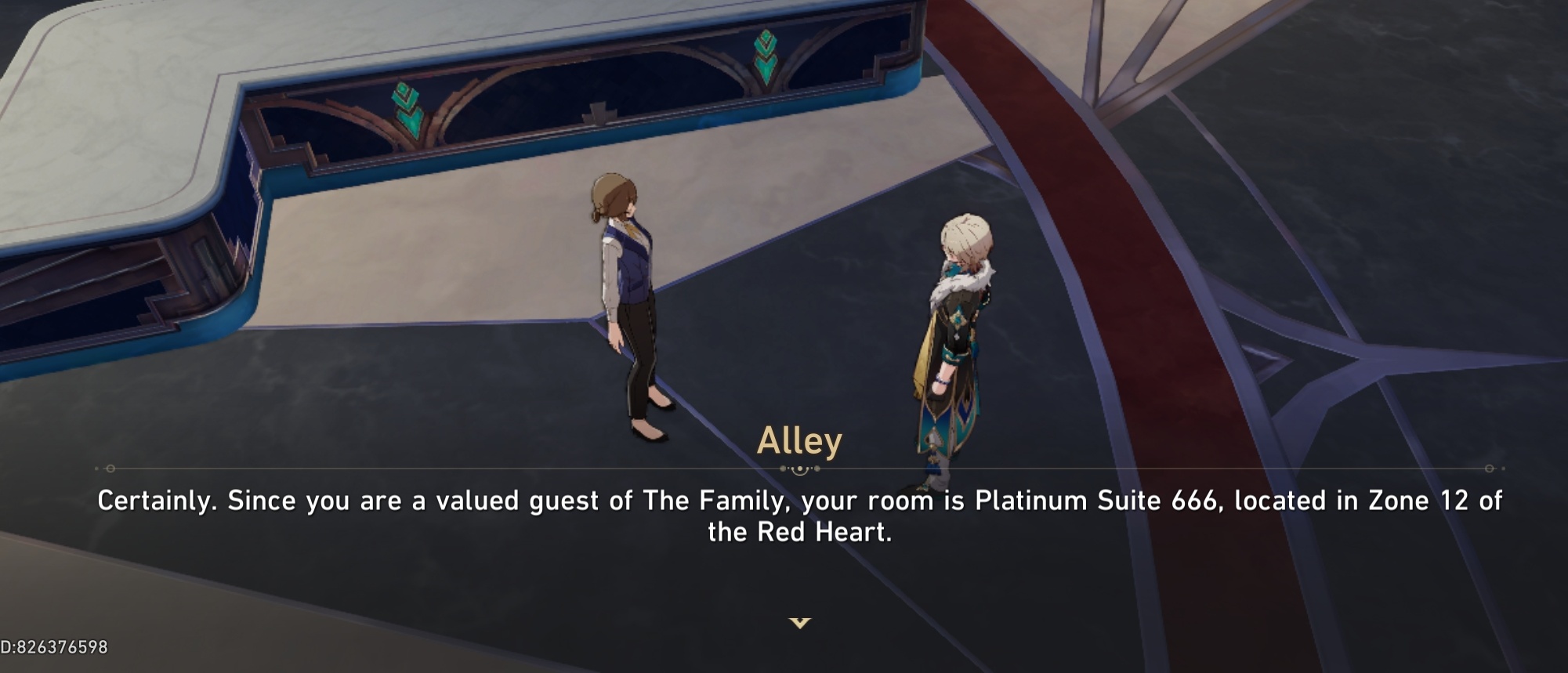The image size is (1568, 673).
Task: Click the red carpet on the floor
Action: coord(1074,235)
